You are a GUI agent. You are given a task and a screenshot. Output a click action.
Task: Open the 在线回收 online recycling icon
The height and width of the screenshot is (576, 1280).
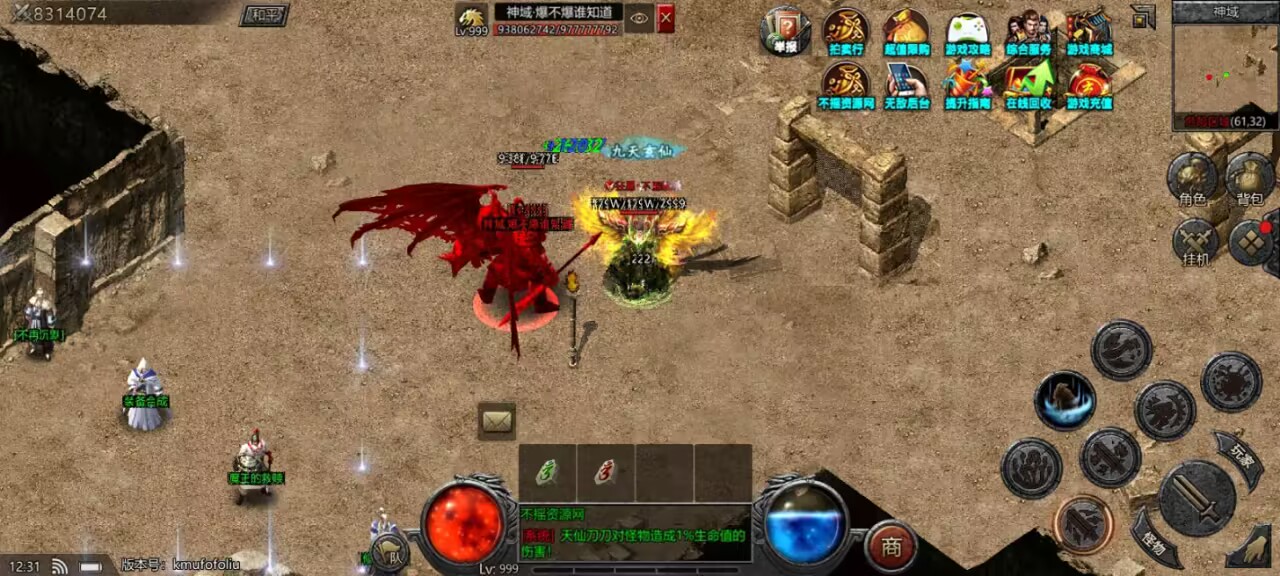[1028, 84]
